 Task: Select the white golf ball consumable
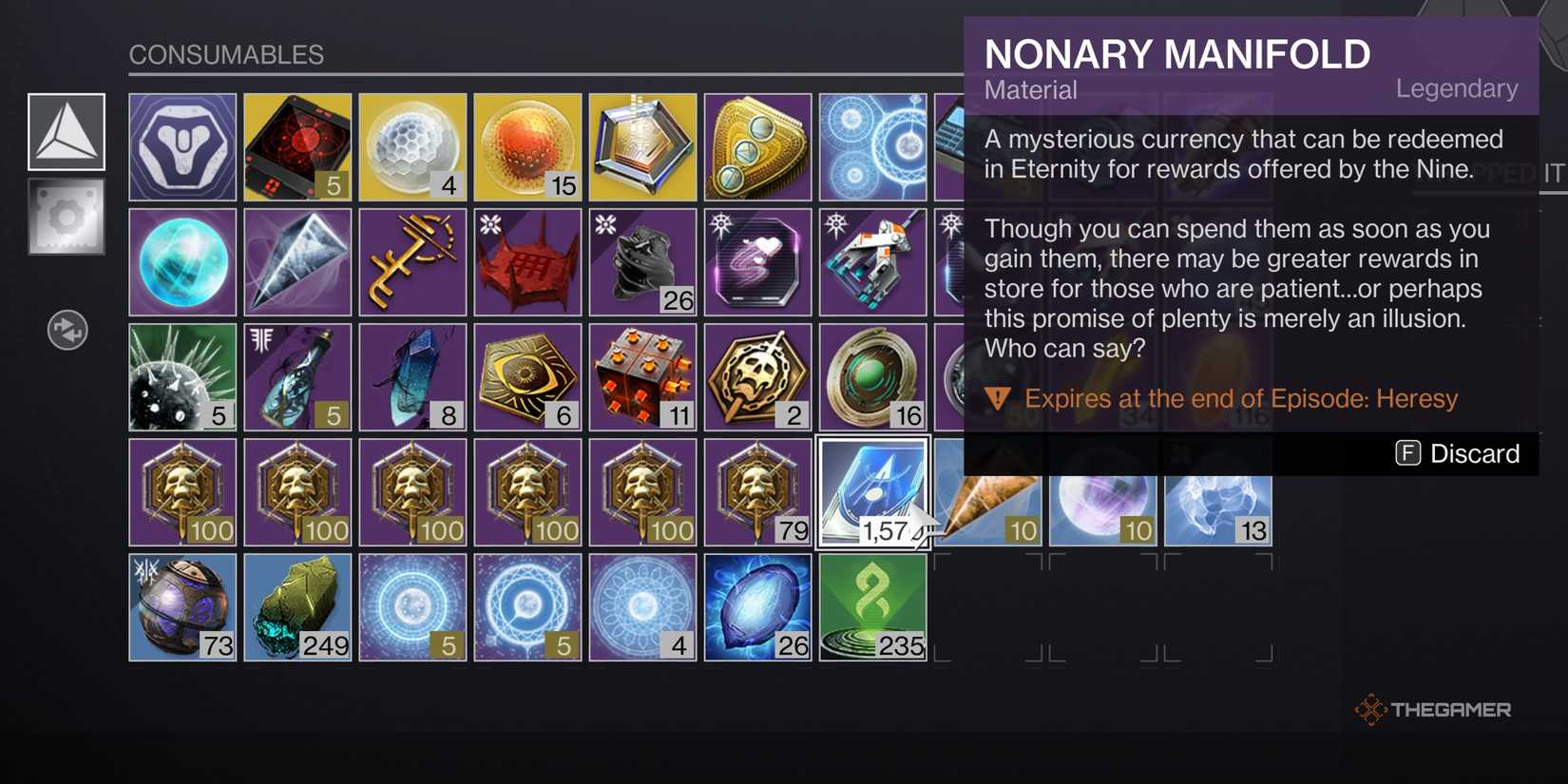coord(411,145)
